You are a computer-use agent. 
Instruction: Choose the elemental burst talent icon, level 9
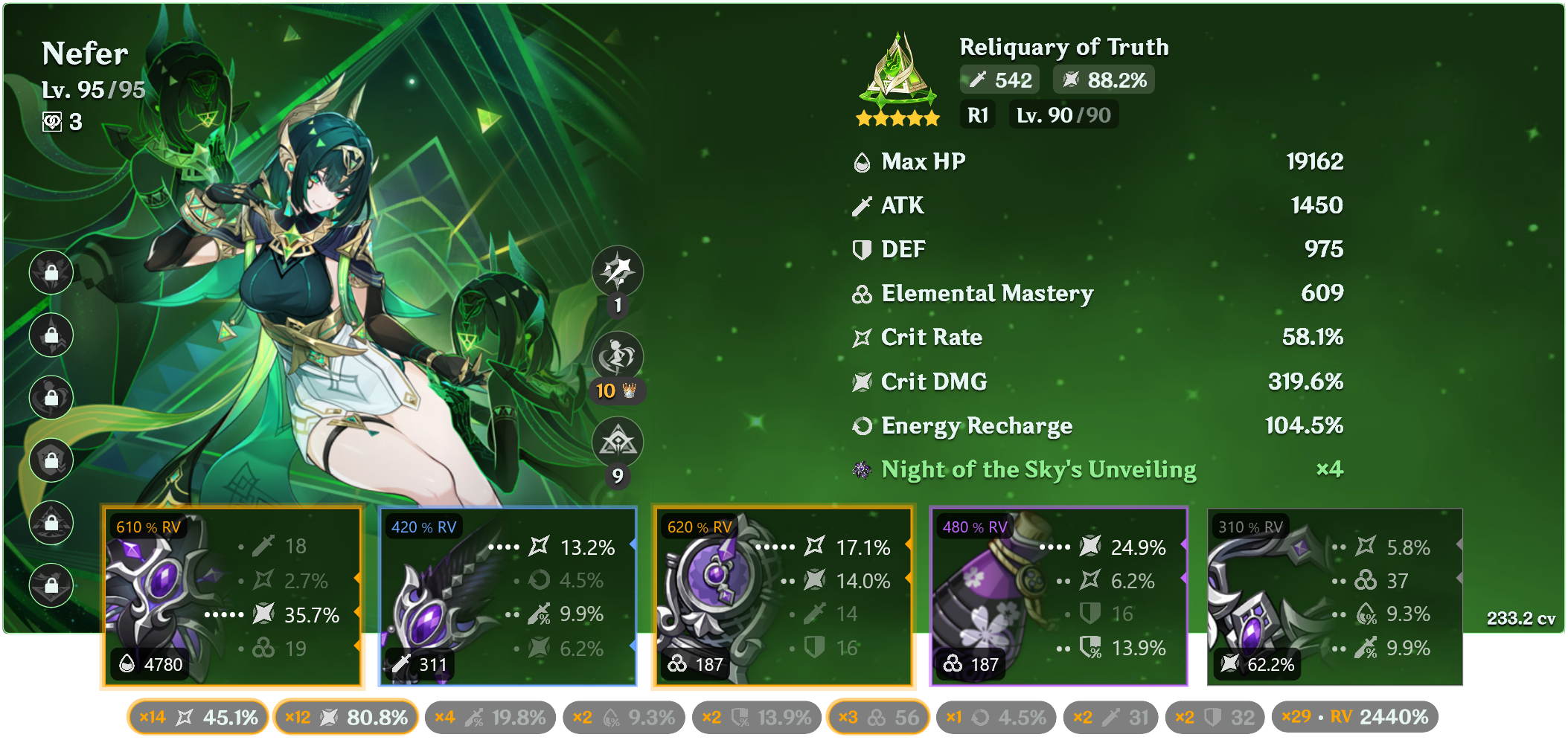618,442
